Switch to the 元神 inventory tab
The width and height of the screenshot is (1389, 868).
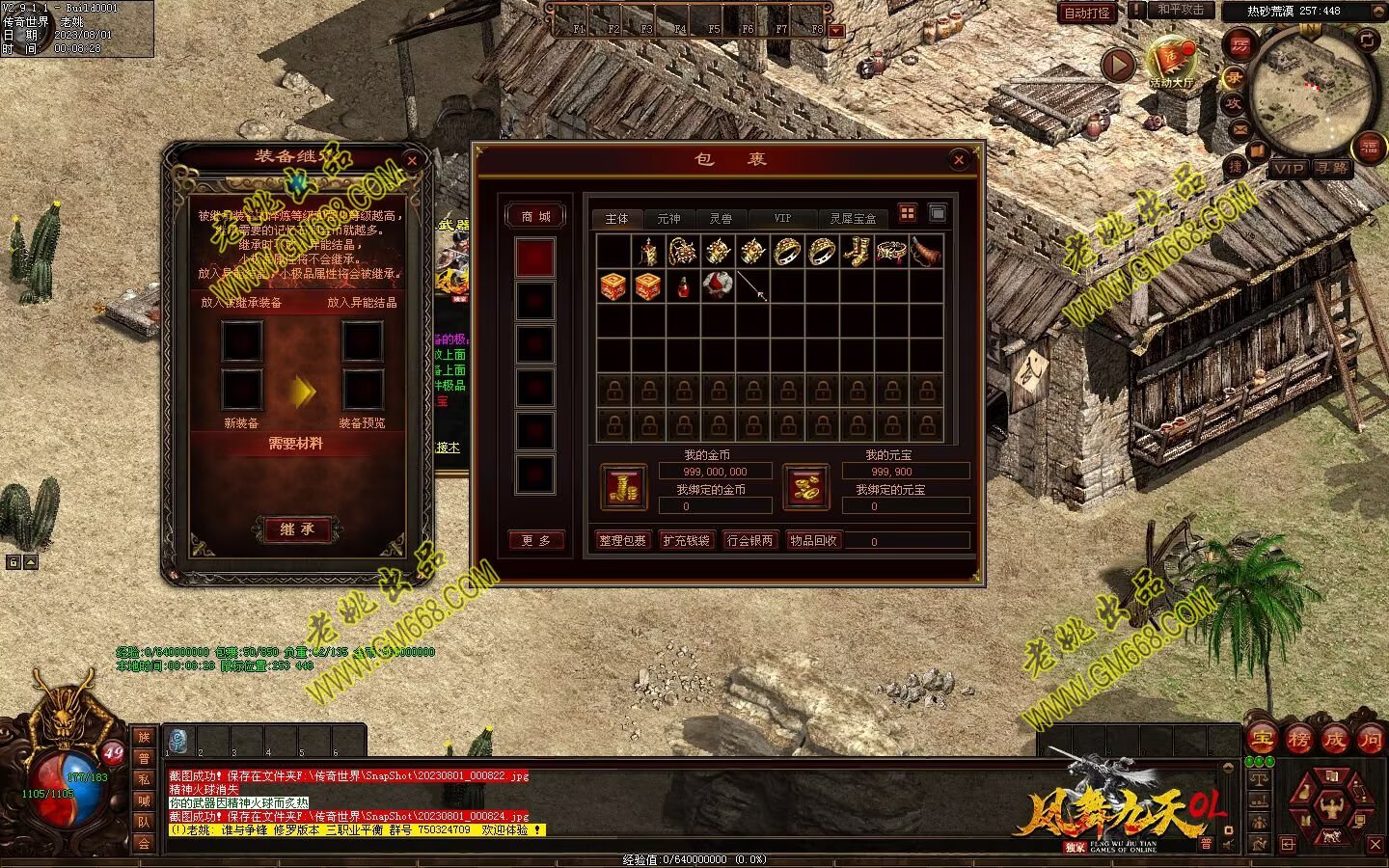point(668,219)
